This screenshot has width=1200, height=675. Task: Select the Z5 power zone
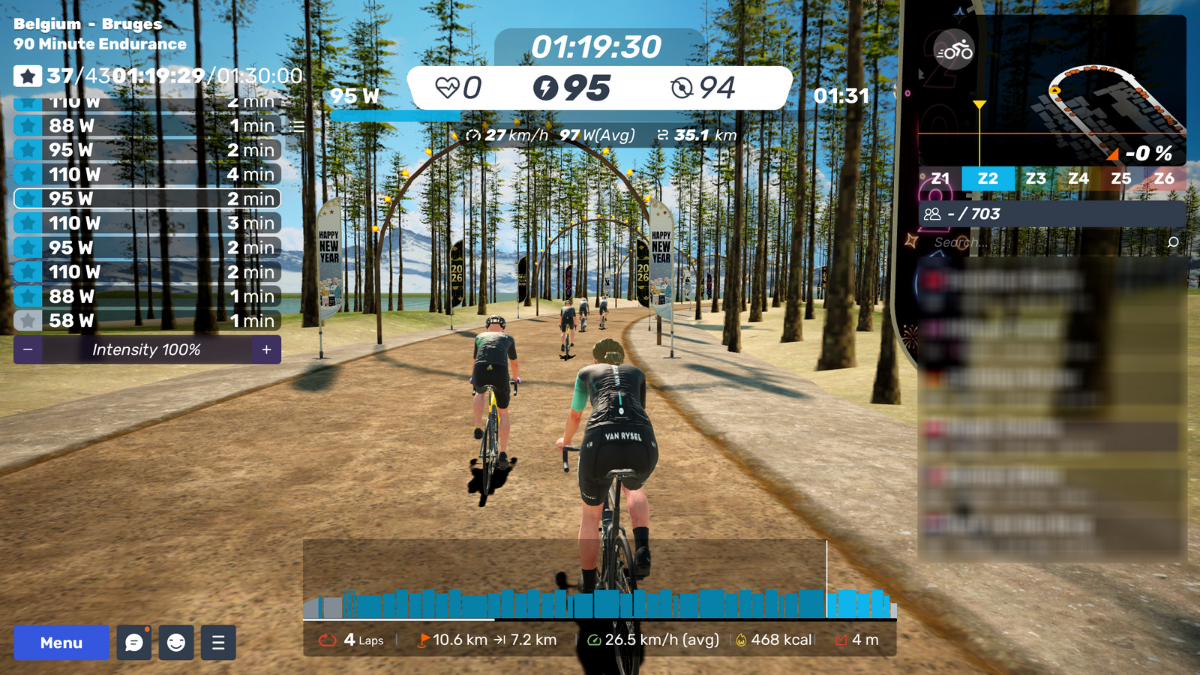[x=1121, y=179]
